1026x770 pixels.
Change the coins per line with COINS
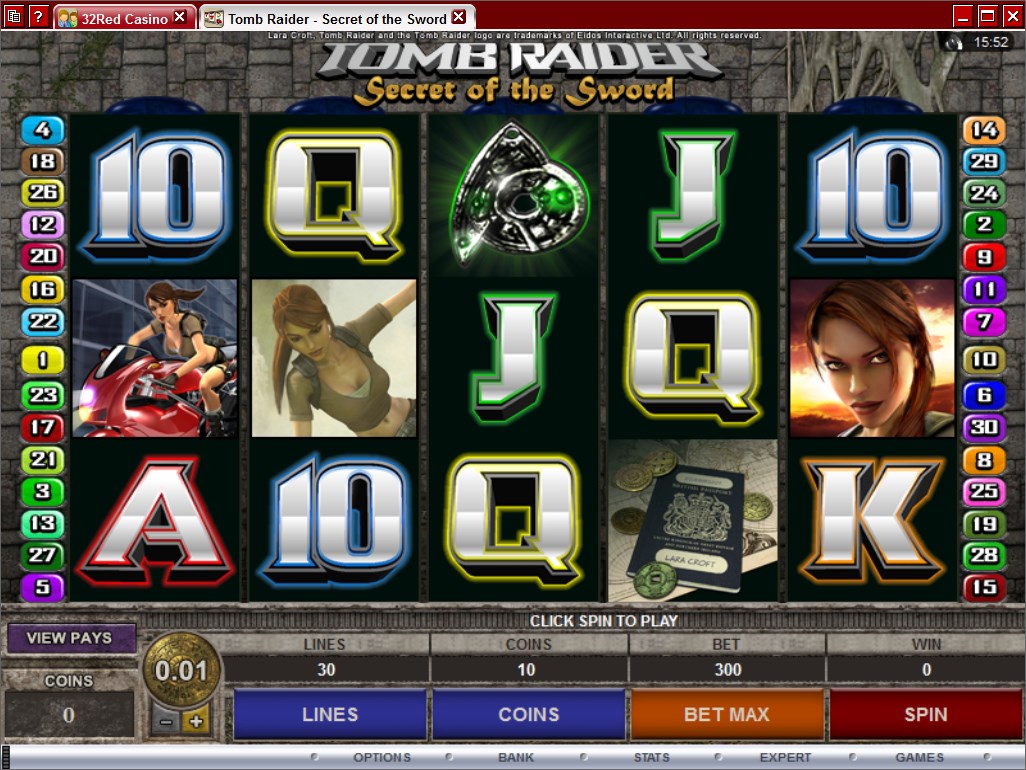point(528,714)
